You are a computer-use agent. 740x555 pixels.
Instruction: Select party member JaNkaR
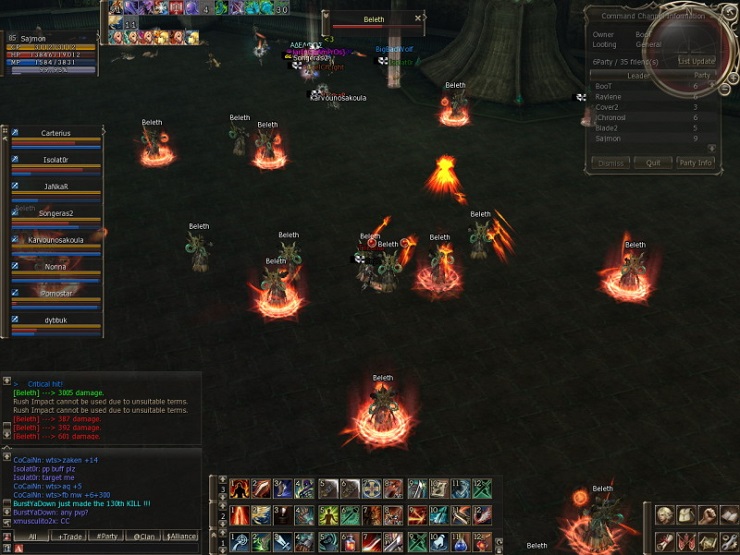tap(56, 187)
